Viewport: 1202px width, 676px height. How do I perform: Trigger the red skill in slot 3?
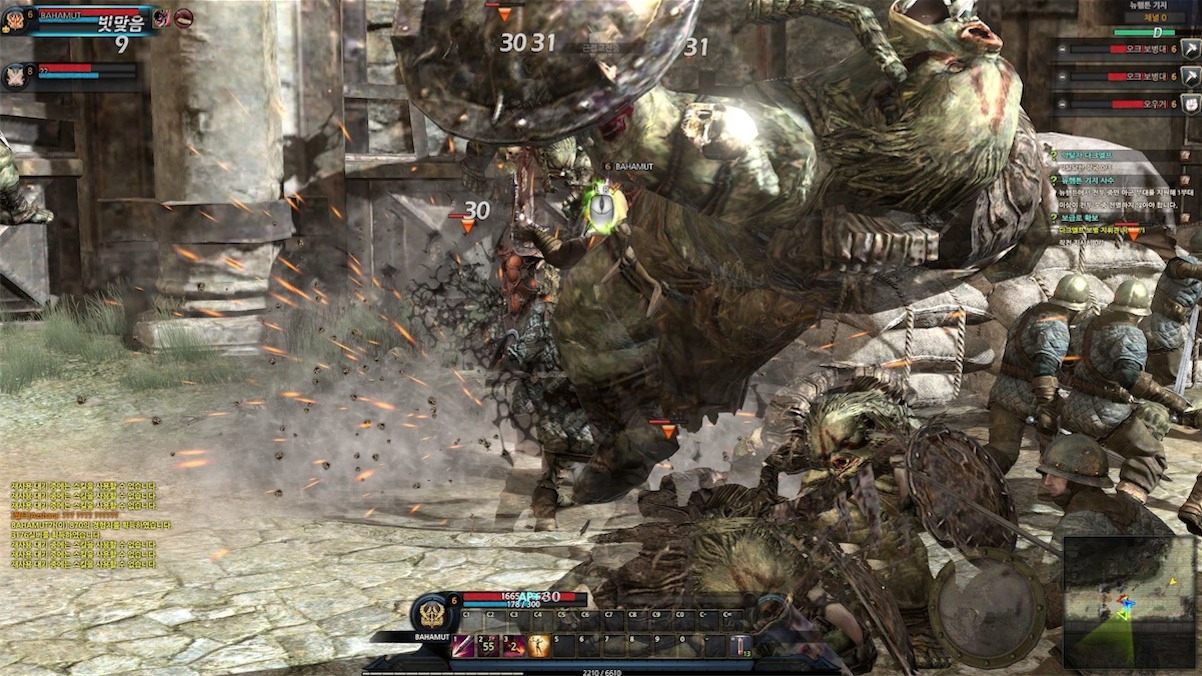pos(514,646)
